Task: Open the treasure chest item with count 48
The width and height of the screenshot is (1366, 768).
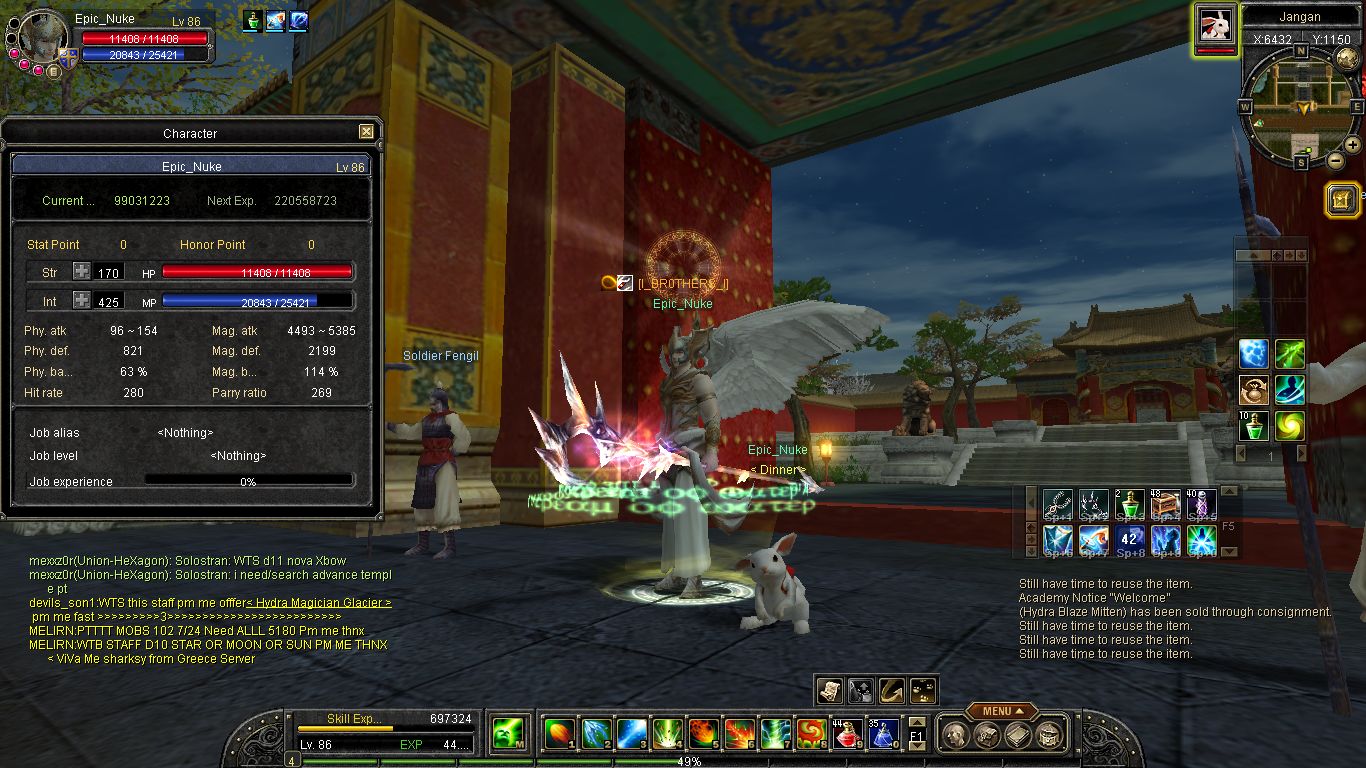Action: coord(1165,505)
